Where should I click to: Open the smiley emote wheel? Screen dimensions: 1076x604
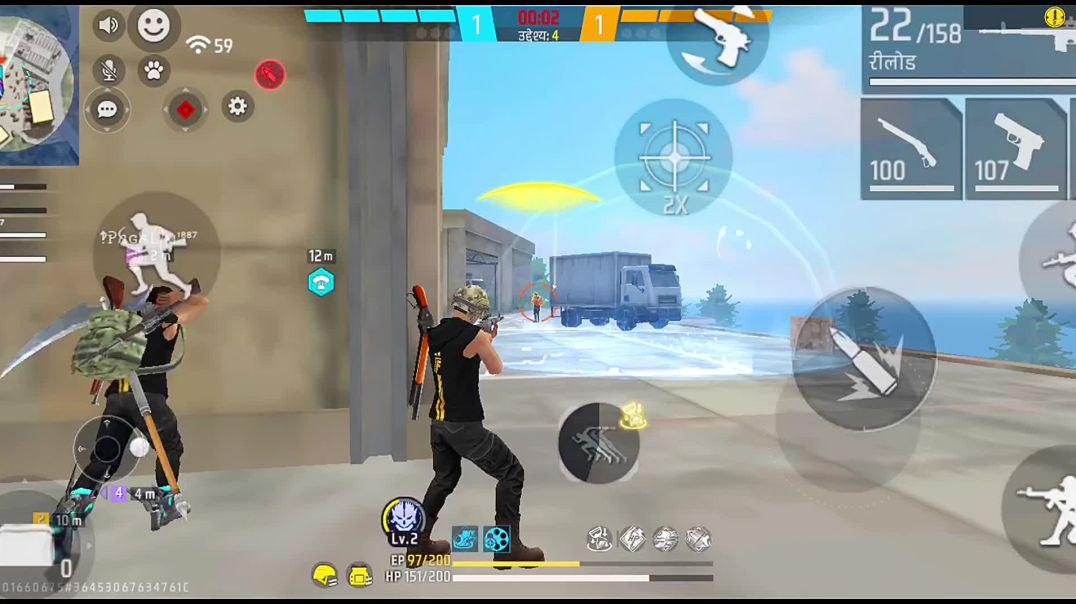pos(154,26)
